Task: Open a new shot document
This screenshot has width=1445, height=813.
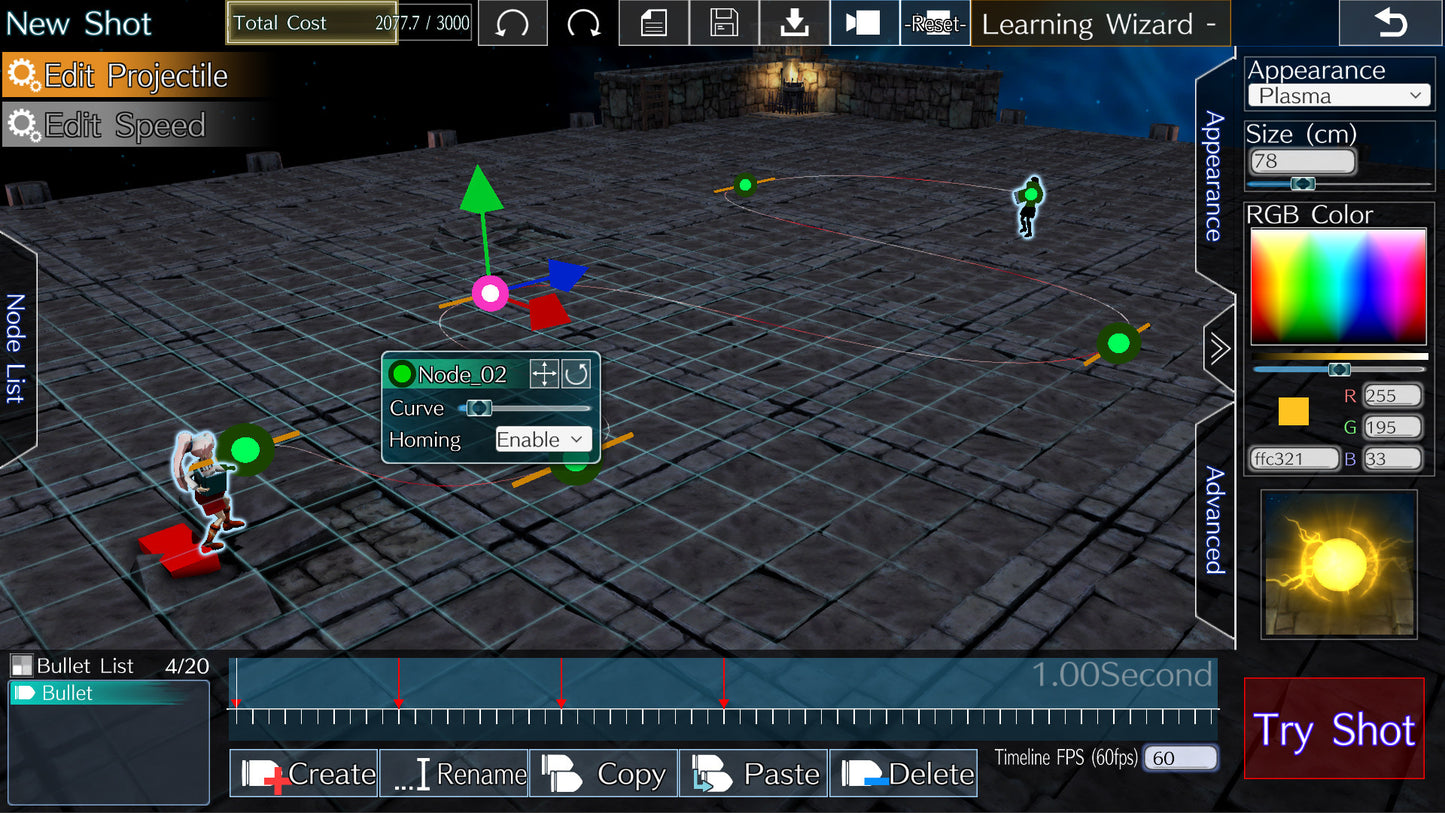Action: point(653,22)
